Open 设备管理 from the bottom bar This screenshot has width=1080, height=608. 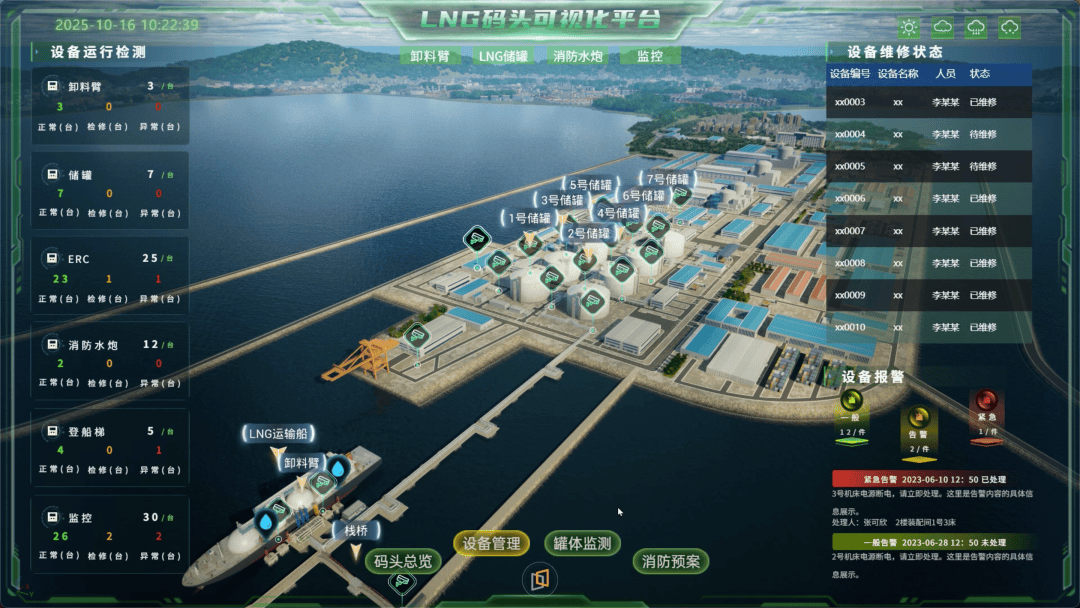[492, 543]
